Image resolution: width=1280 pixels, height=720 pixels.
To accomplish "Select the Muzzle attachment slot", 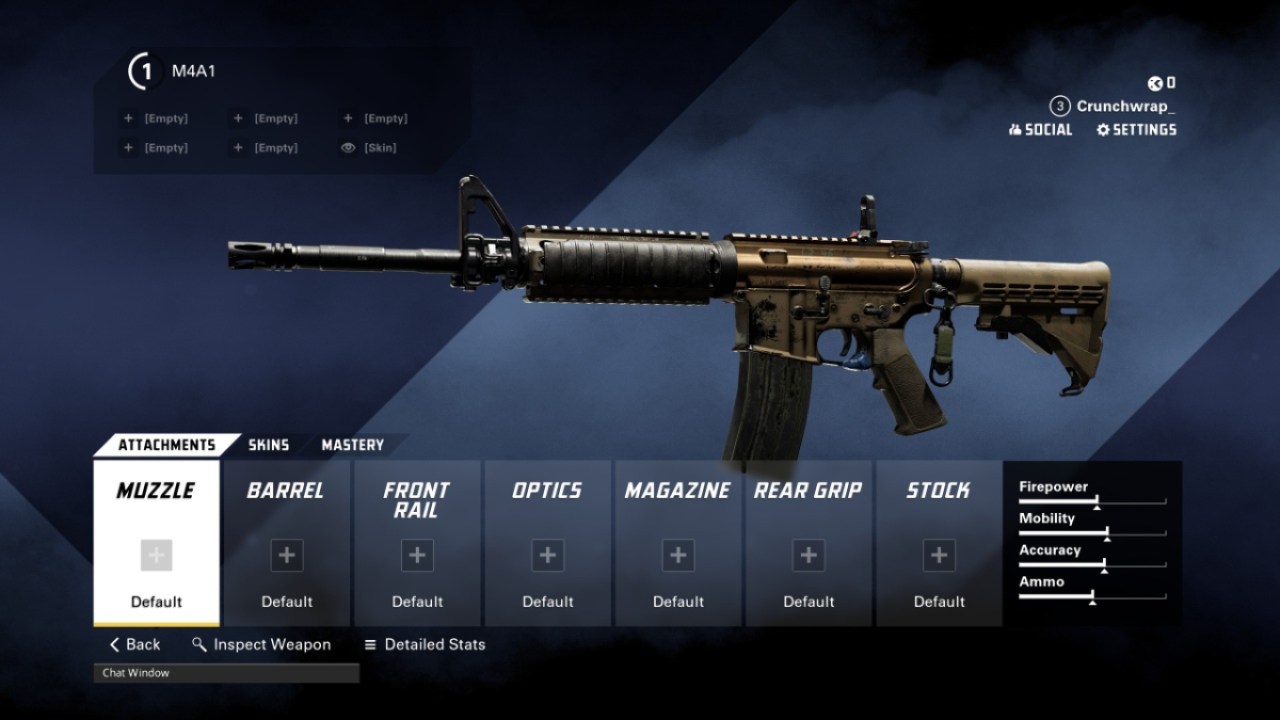I will [156, 543].
